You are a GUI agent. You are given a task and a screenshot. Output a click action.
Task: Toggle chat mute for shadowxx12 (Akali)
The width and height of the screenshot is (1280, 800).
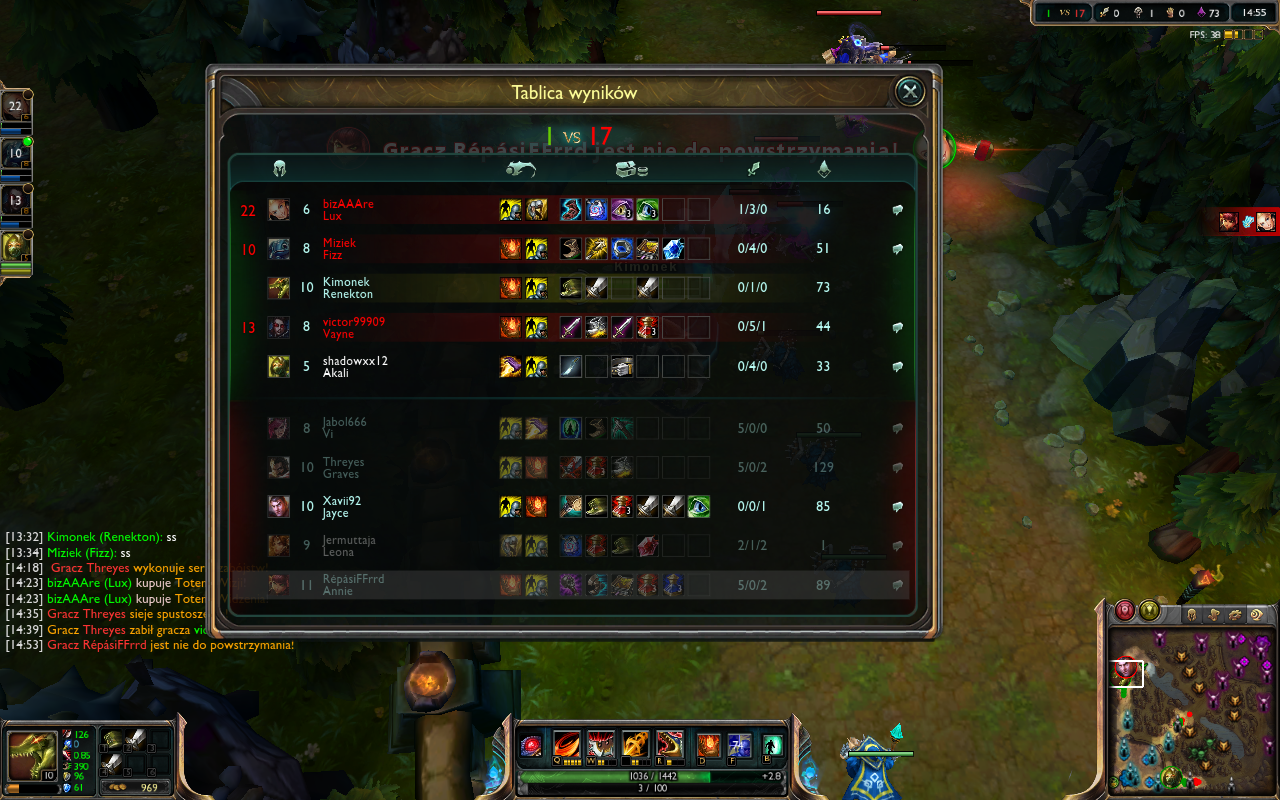point(897,367)
